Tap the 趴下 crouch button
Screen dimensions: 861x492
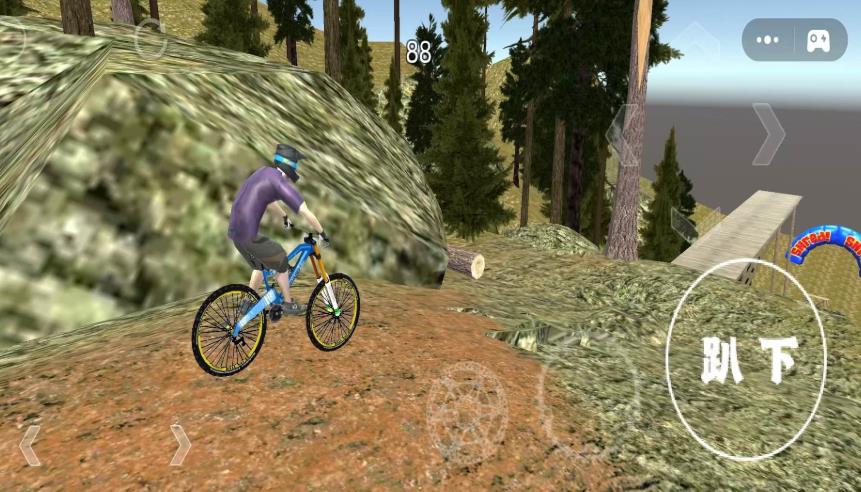click(746, 360)
